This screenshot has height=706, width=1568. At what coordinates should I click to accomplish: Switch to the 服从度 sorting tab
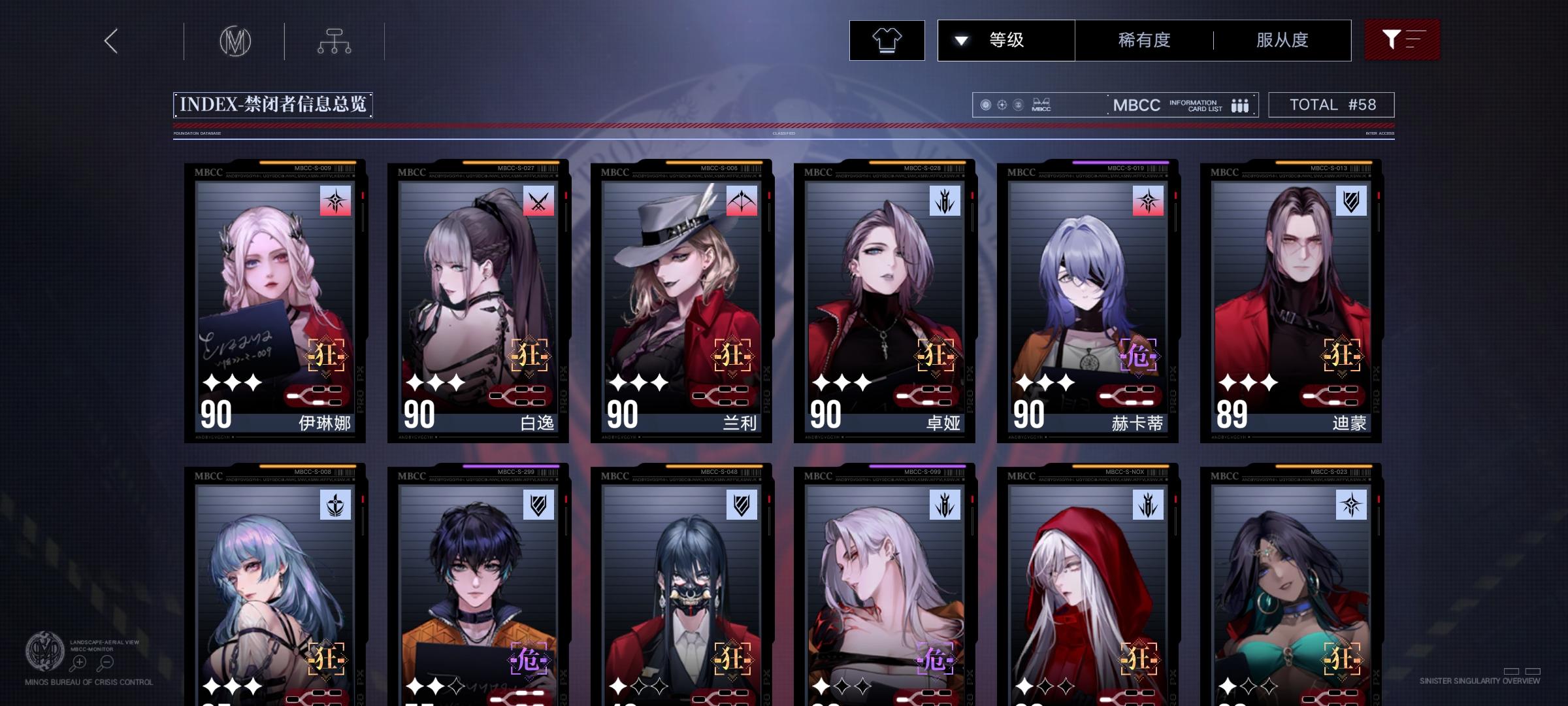click(x=1281, y=40)
